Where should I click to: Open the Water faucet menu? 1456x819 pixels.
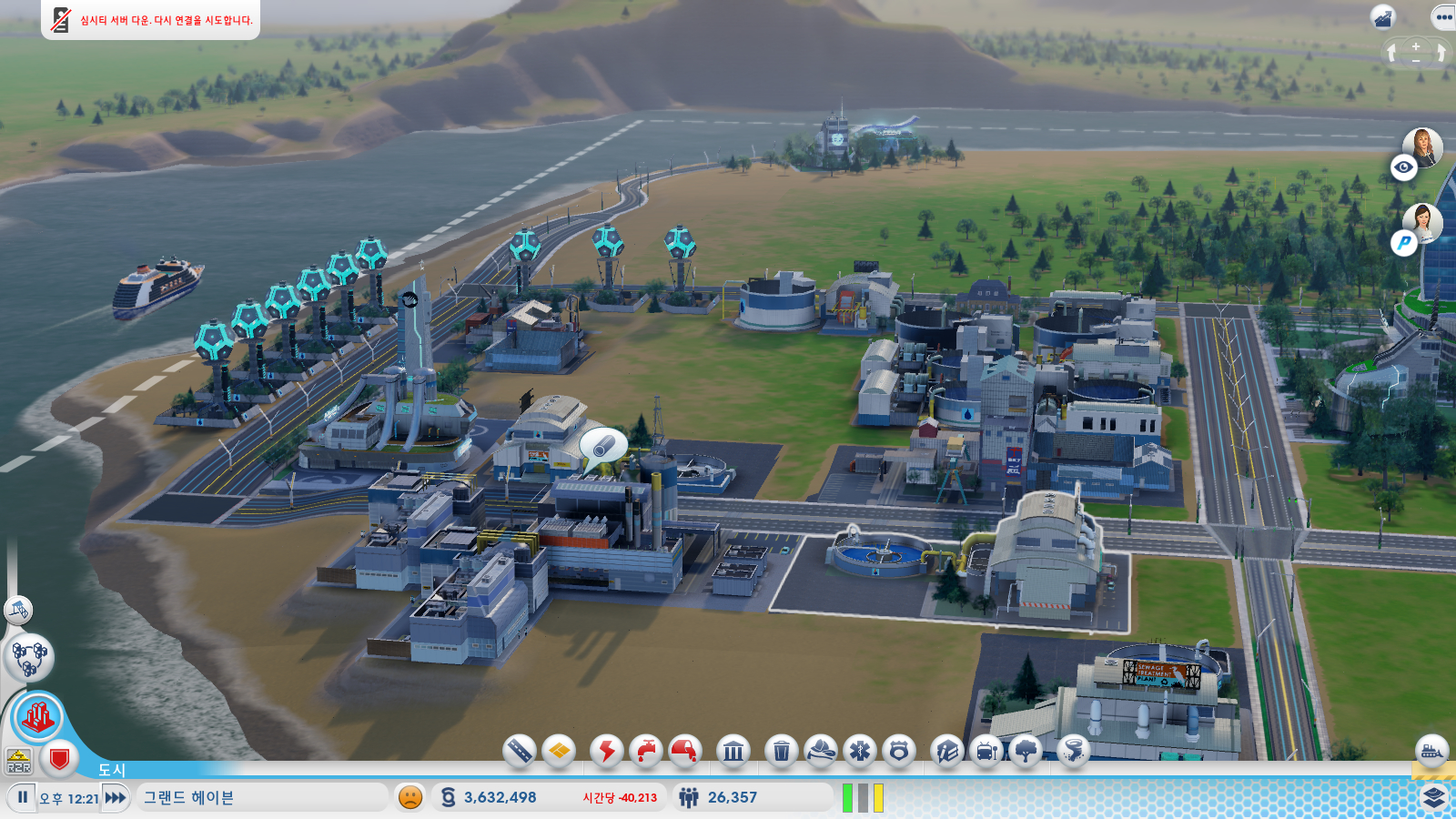645,751
